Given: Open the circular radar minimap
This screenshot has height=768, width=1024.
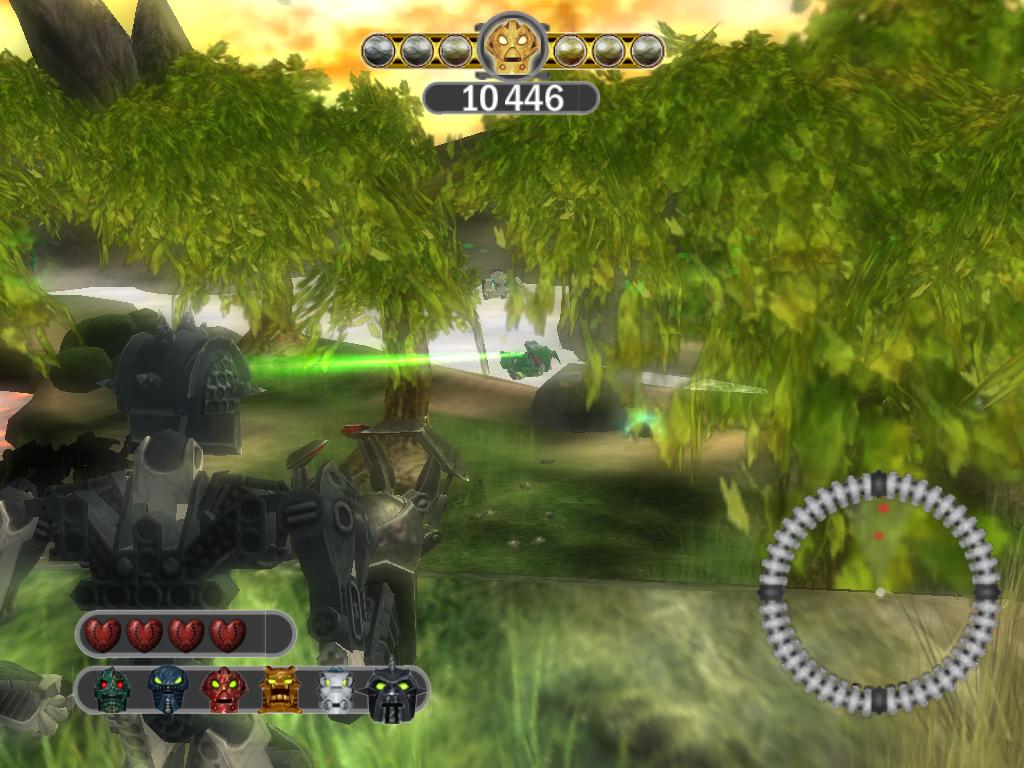Looking at the screenshot, I should [x=879, y=592].
